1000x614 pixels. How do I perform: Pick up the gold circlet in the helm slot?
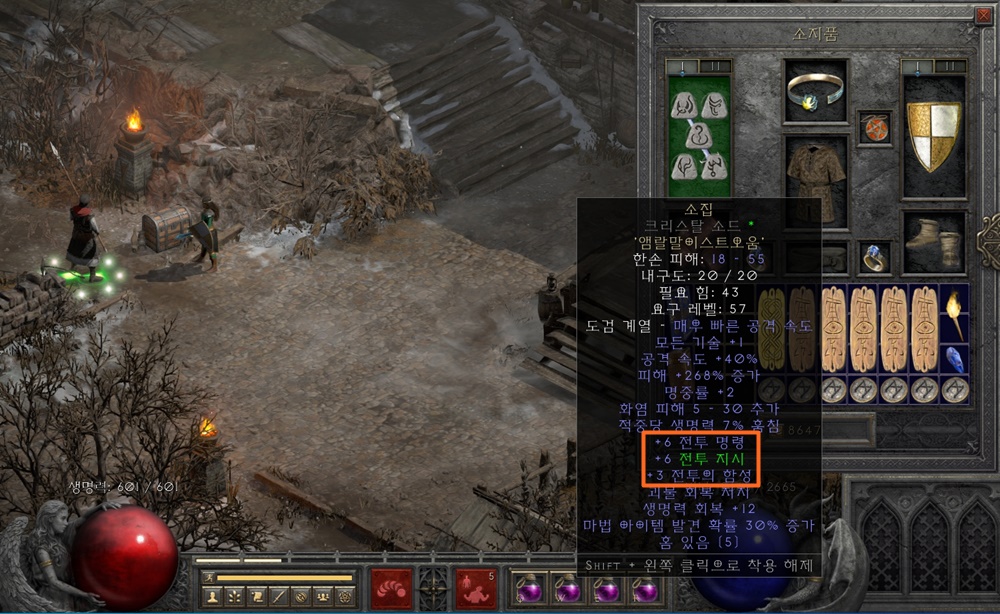[x=815, y=92]
